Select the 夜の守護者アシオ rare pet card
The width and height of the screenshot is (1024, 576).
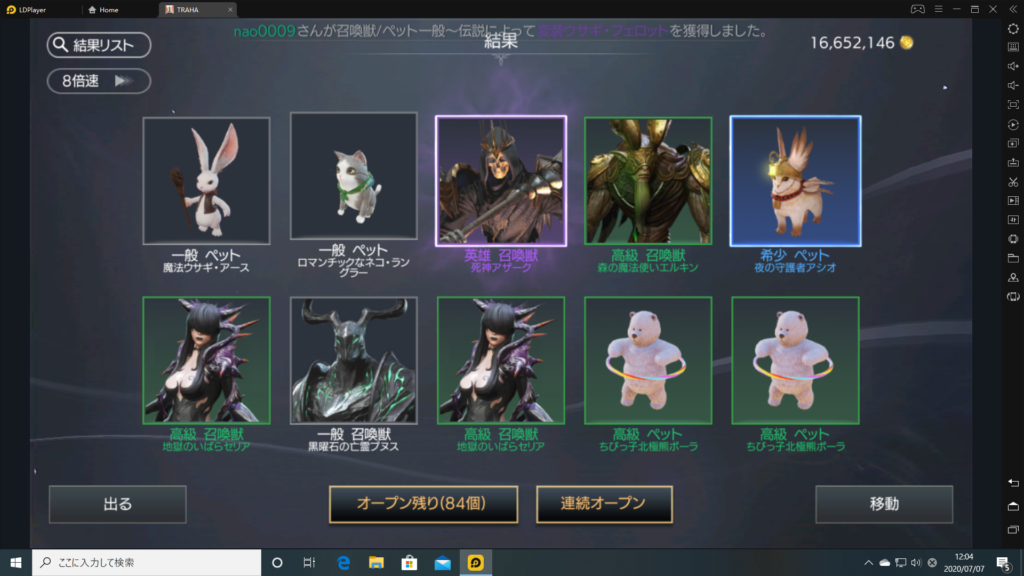coord(795,181)
